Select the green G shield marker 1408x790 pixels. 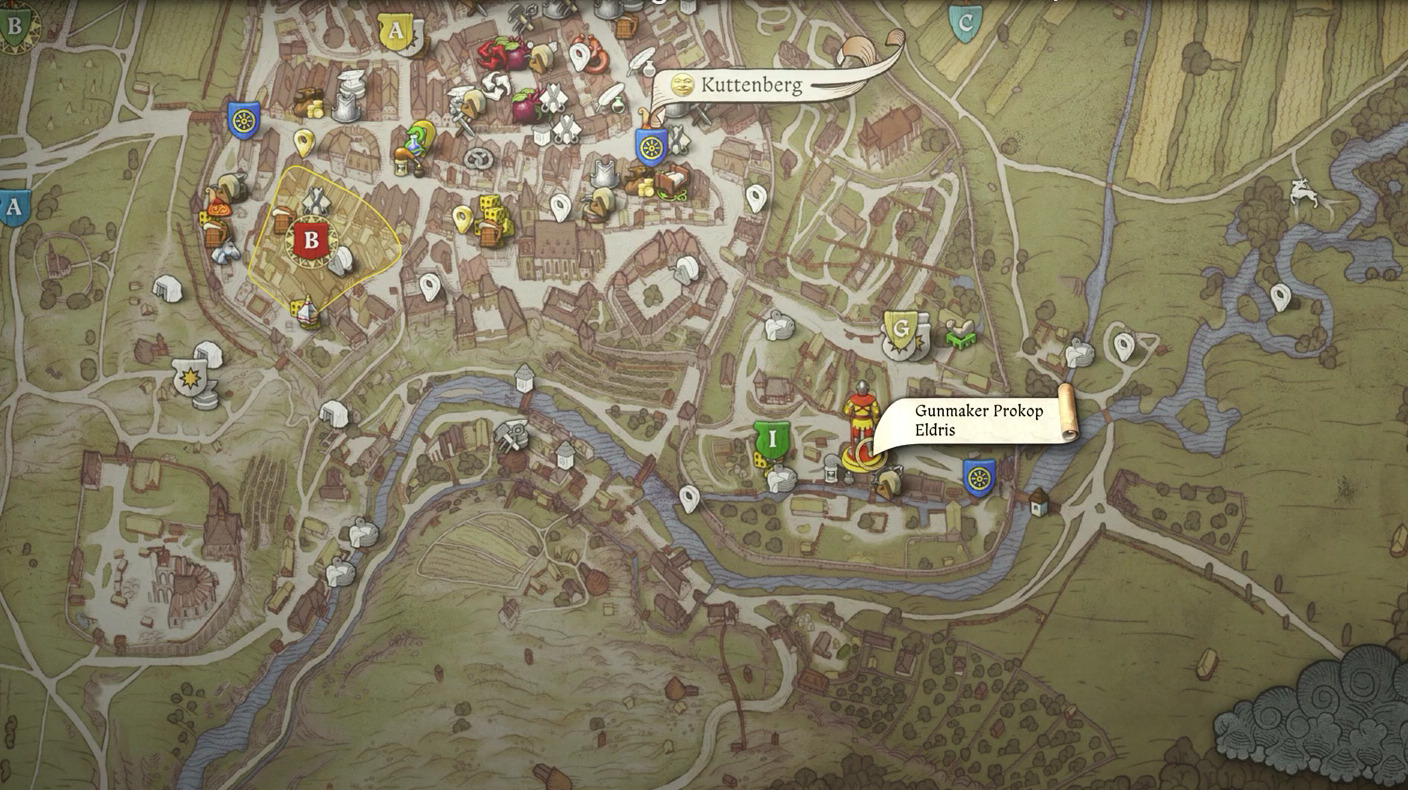pos(904,325)
